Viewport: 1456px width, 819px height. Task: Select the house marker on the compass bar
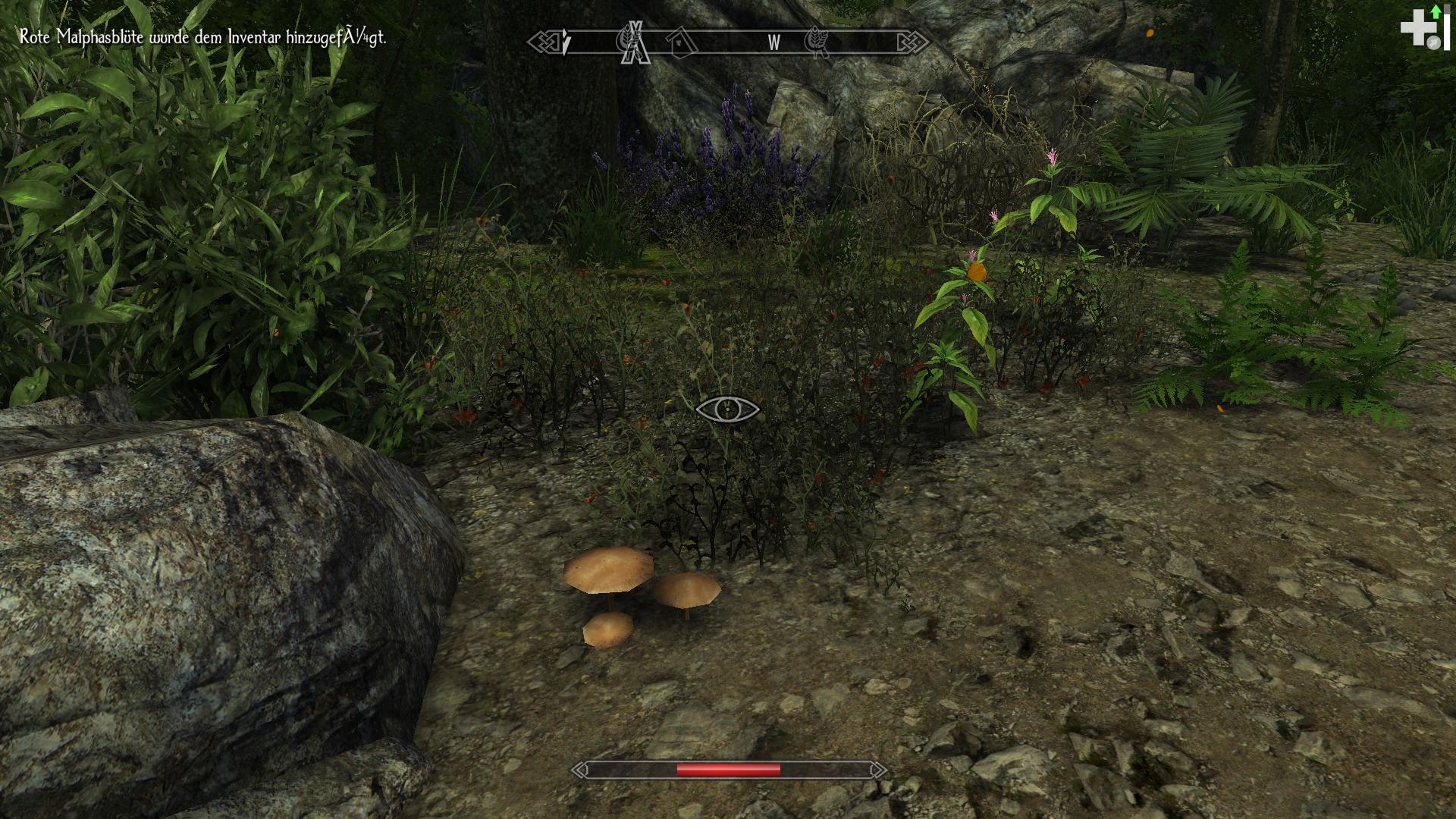[682, 42]
